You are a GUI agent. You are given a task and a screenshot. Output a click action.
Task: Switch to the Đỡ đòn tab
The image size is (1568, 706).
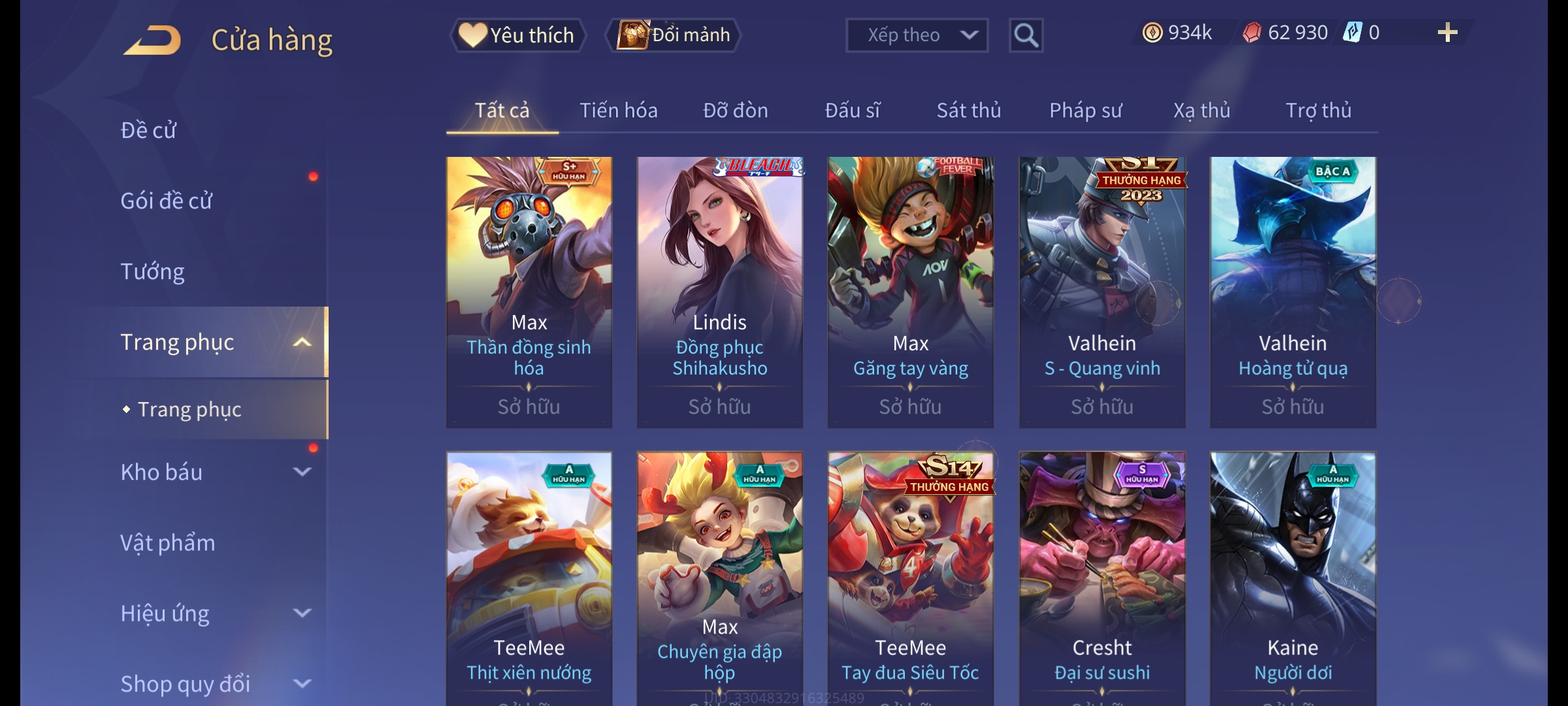(x=735, y=110)
